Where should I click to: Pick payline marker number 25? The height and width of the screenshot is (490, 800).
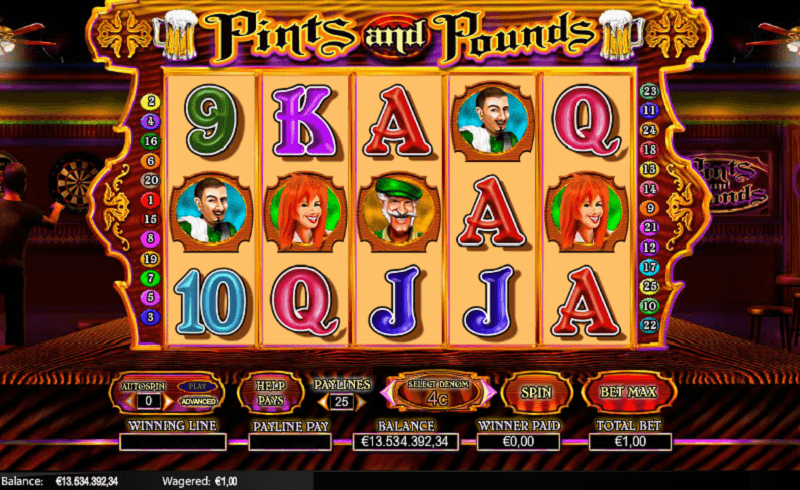point(648,286)
